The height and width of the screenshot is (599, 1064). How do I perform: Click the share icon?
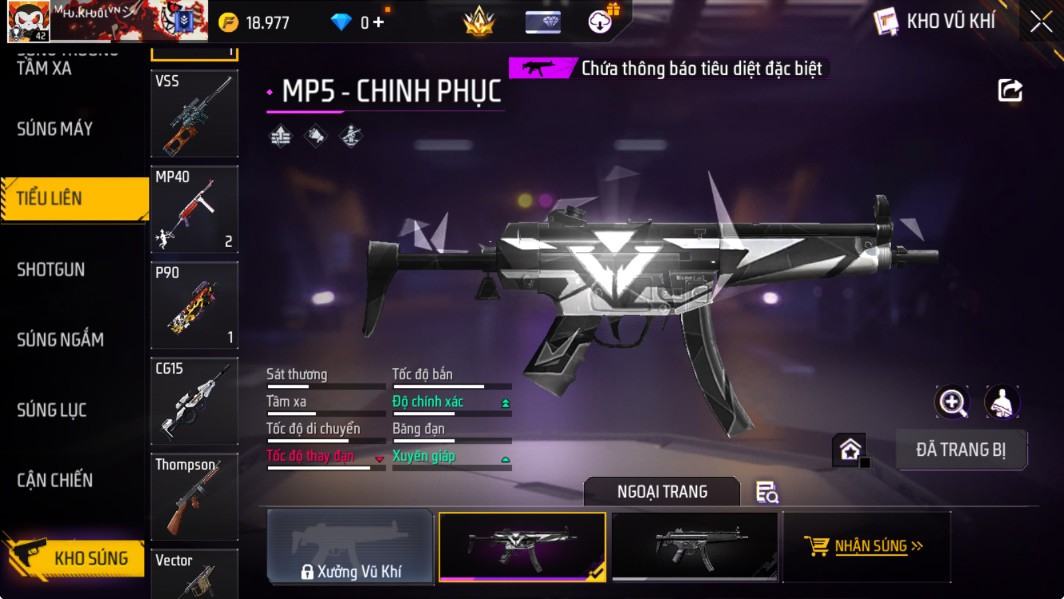pyautogui.click(x=1010, y=91)
